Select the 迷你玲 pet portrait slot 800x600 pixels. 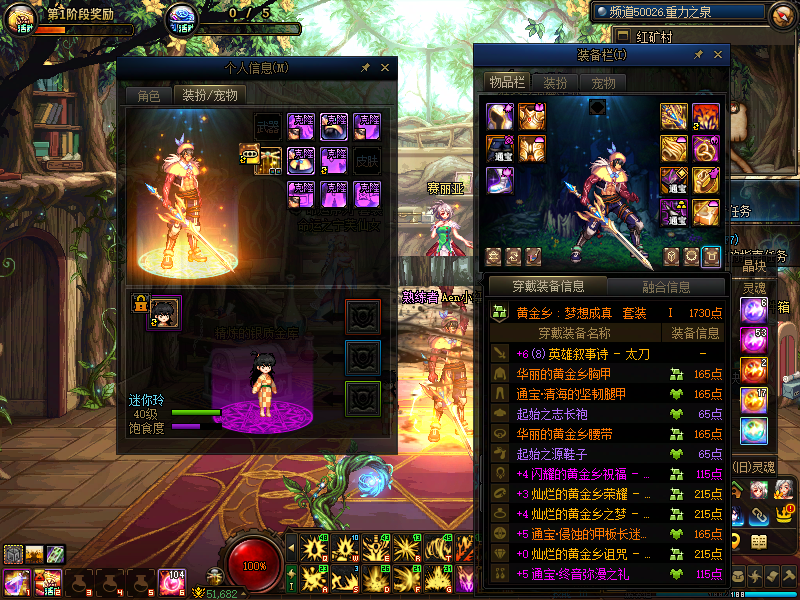pyautogui.click(x=164, y=312)
